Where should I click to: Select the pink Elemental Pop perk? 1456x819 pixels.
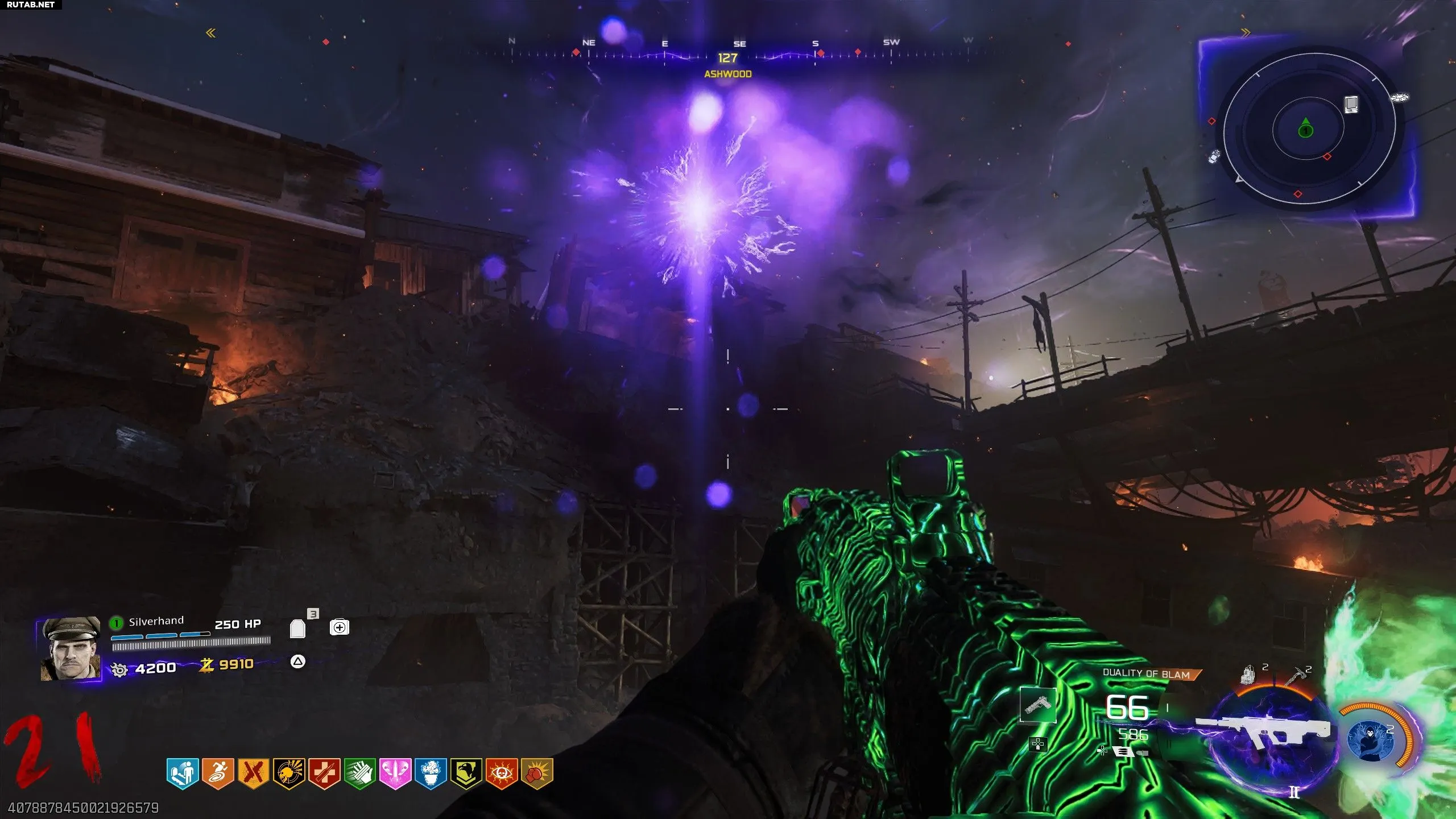tap(395, 773)
